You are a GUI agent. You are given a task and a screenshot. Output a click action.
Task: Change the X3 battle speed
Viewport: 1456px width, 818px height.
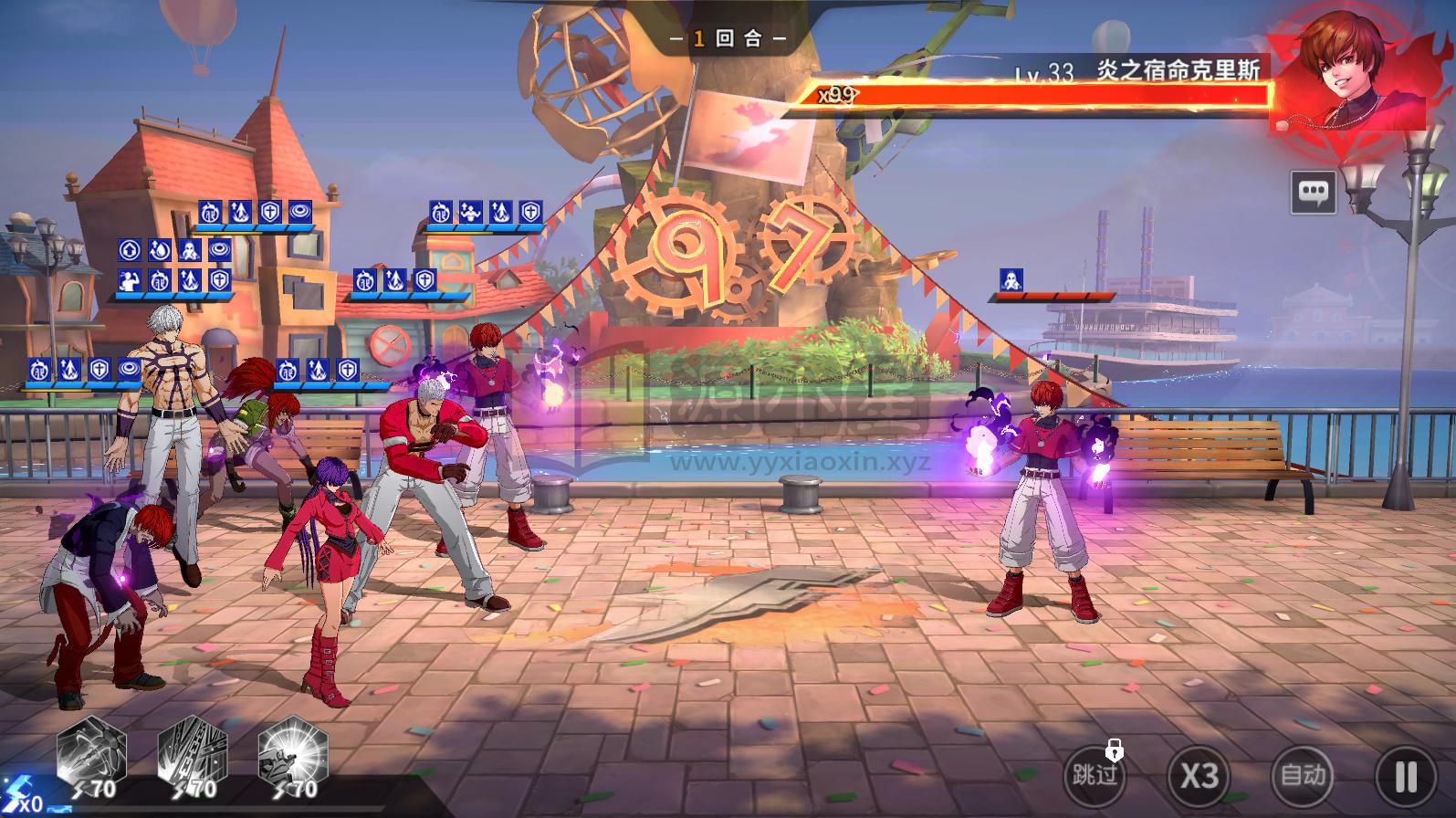tap(1199, 776)
